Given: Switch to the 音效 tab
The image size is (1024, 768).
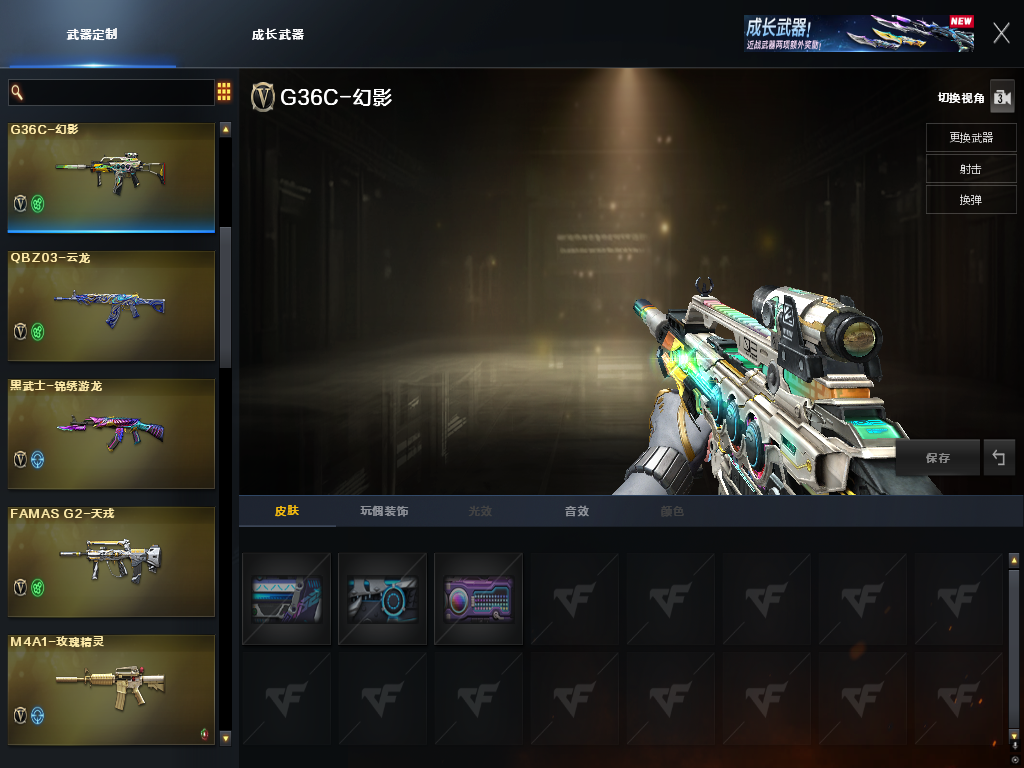Looking at the screenshot, I should tap(576, 511).
